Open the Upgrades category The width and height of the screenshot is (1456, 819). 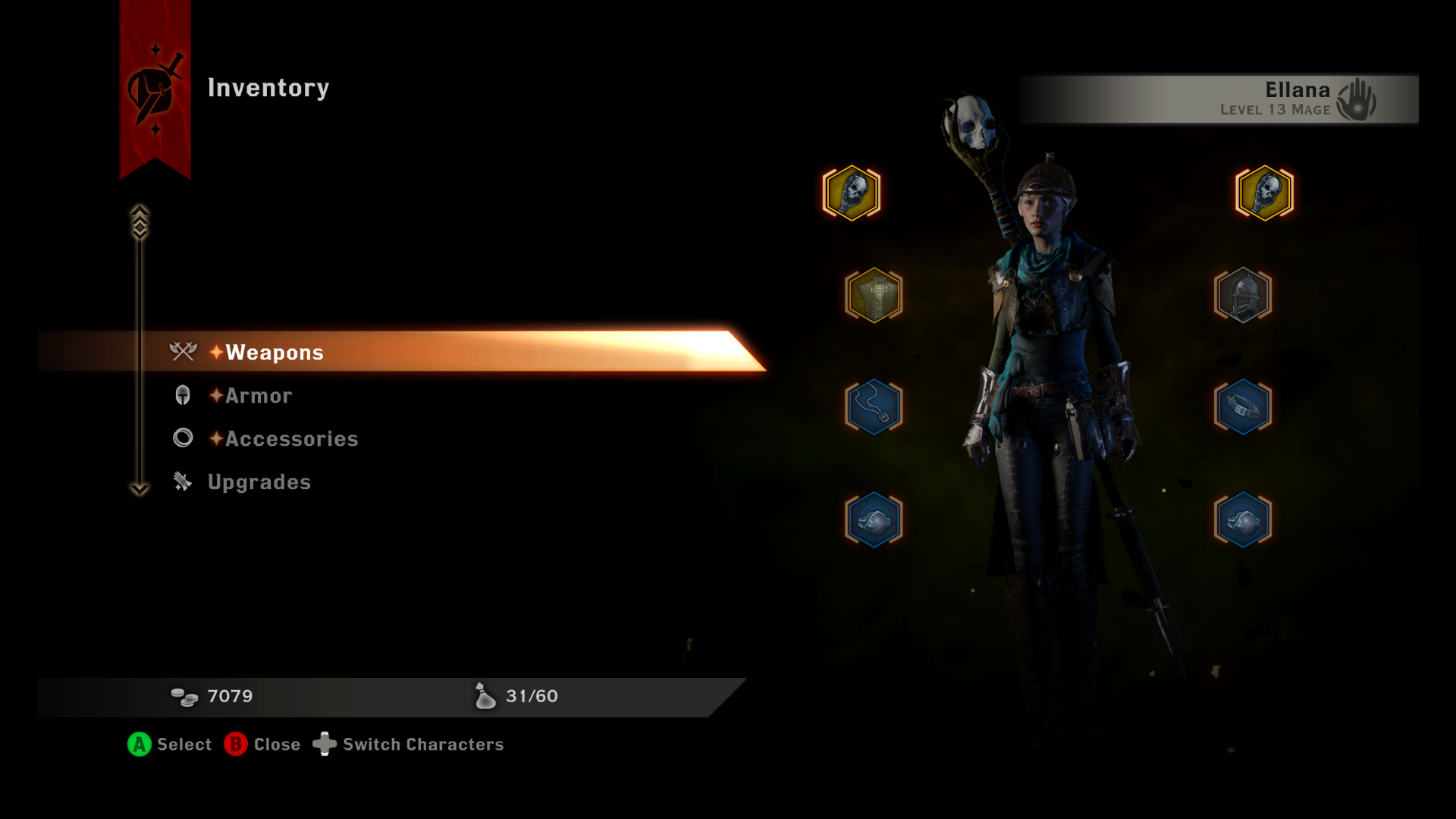coord(259,482)
